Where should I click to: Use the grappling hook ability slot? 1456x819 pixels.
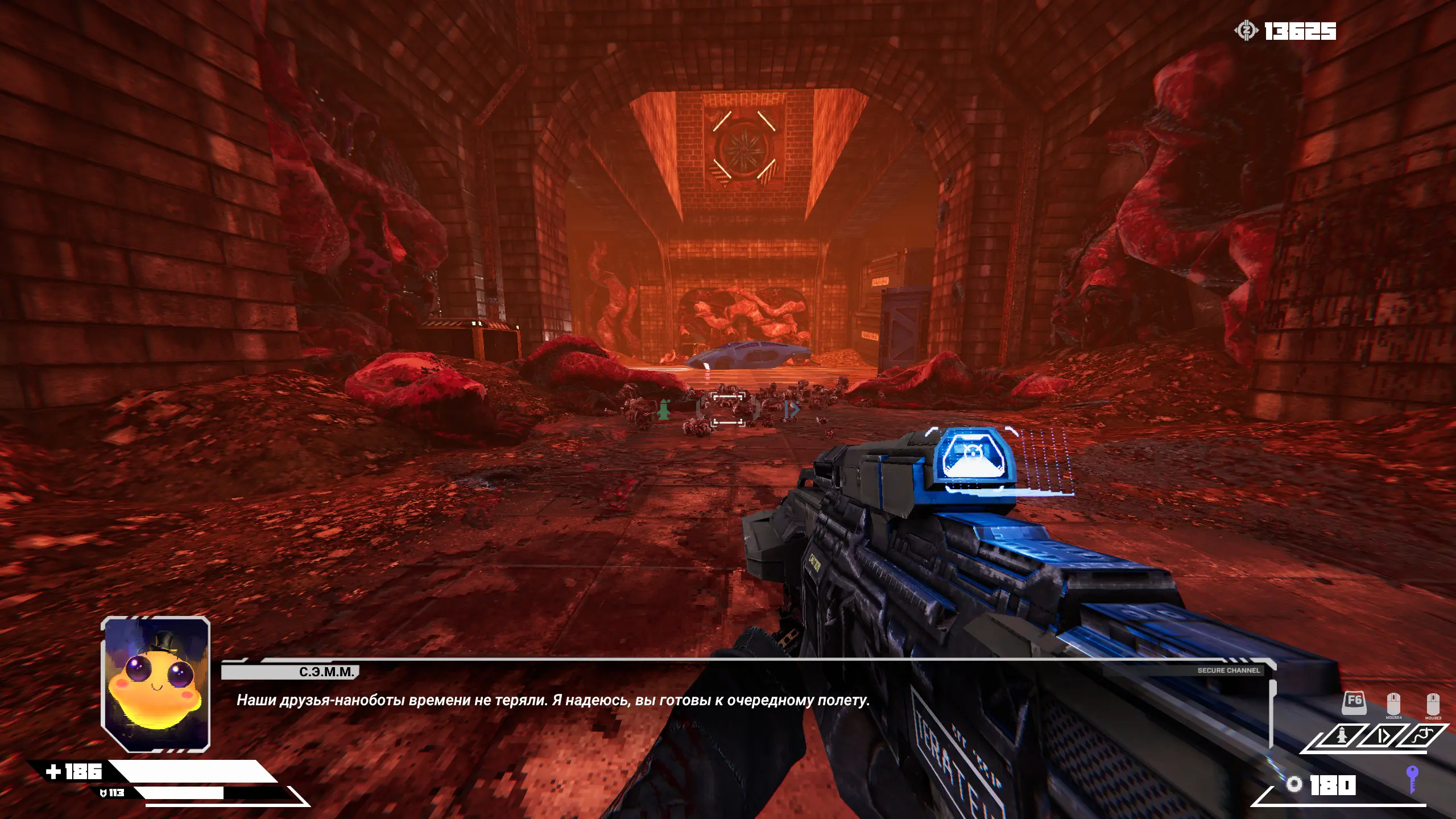[1424, 737]
